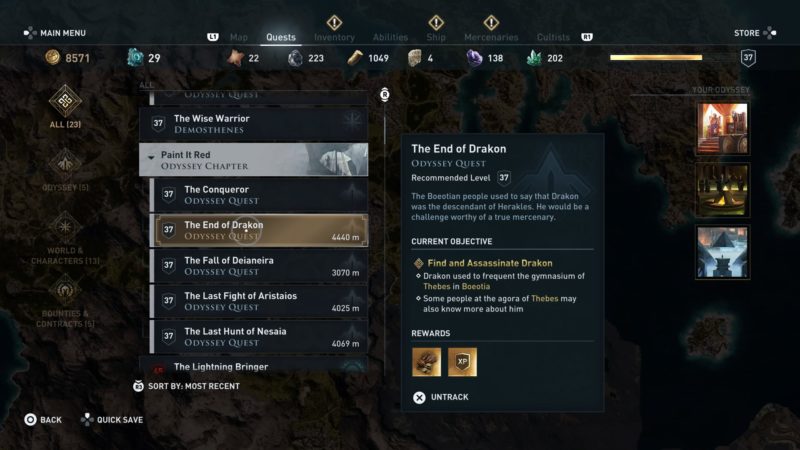The height and width of the screenshot is (450, 800).
Task: Collapse the Paint It Red chapter
Action: click(x=152, y=157)
